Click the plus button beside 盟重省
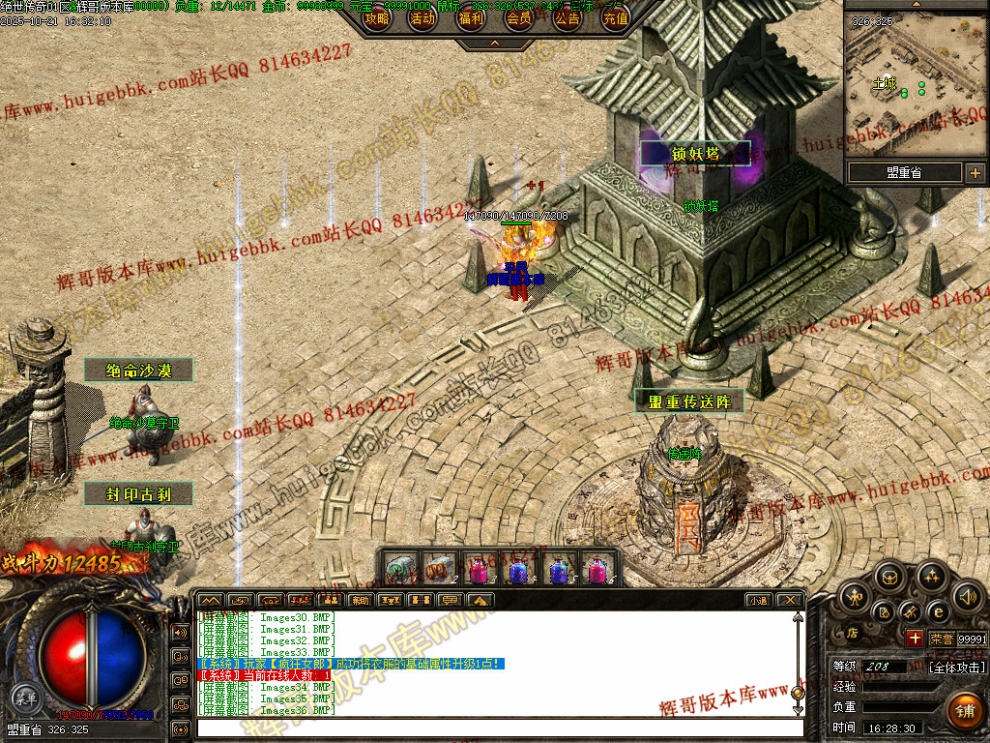This screenshot has height=743, width=990. click(975, 172)
